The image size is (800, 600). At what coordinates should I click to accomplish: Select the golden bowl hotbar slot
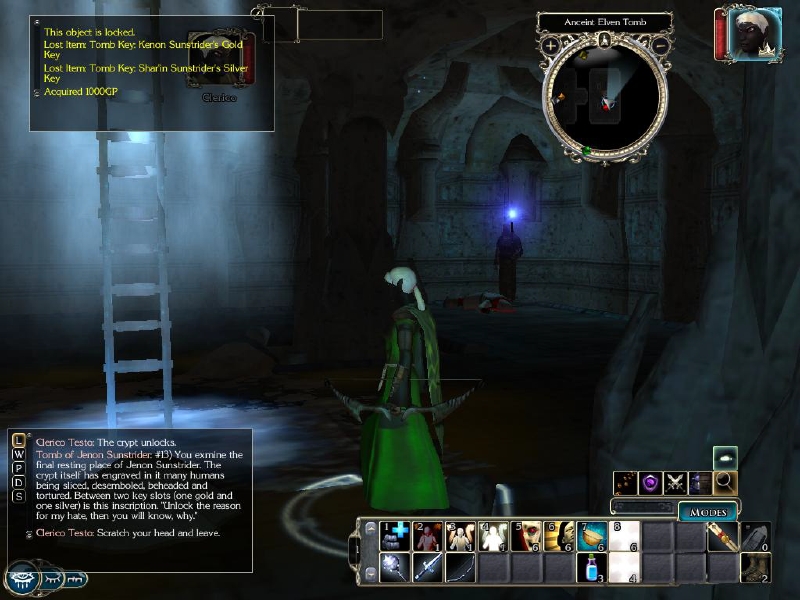point(592,536)
